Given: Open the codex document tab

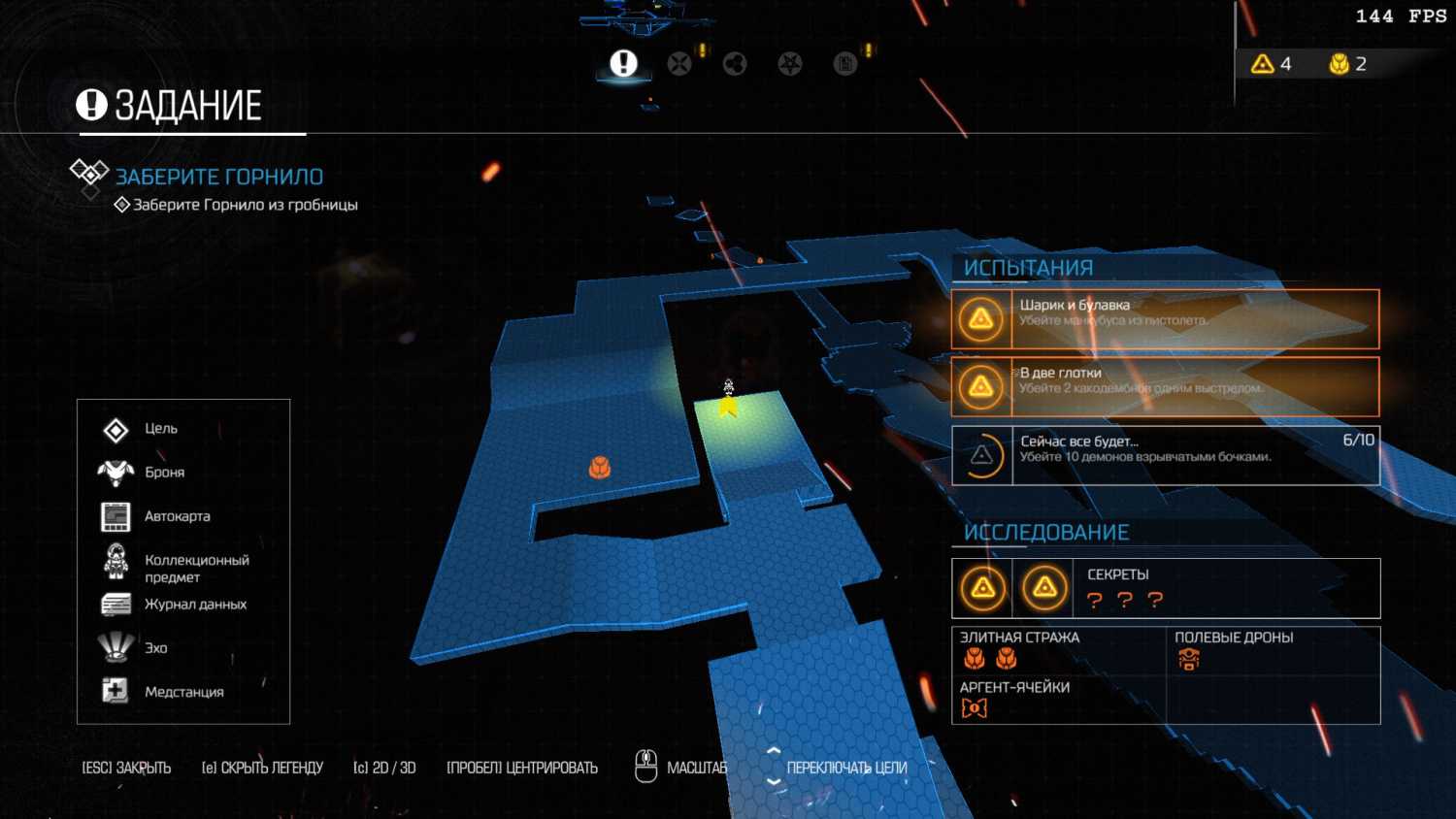Looking at the screenshot, I should (845, 64).
